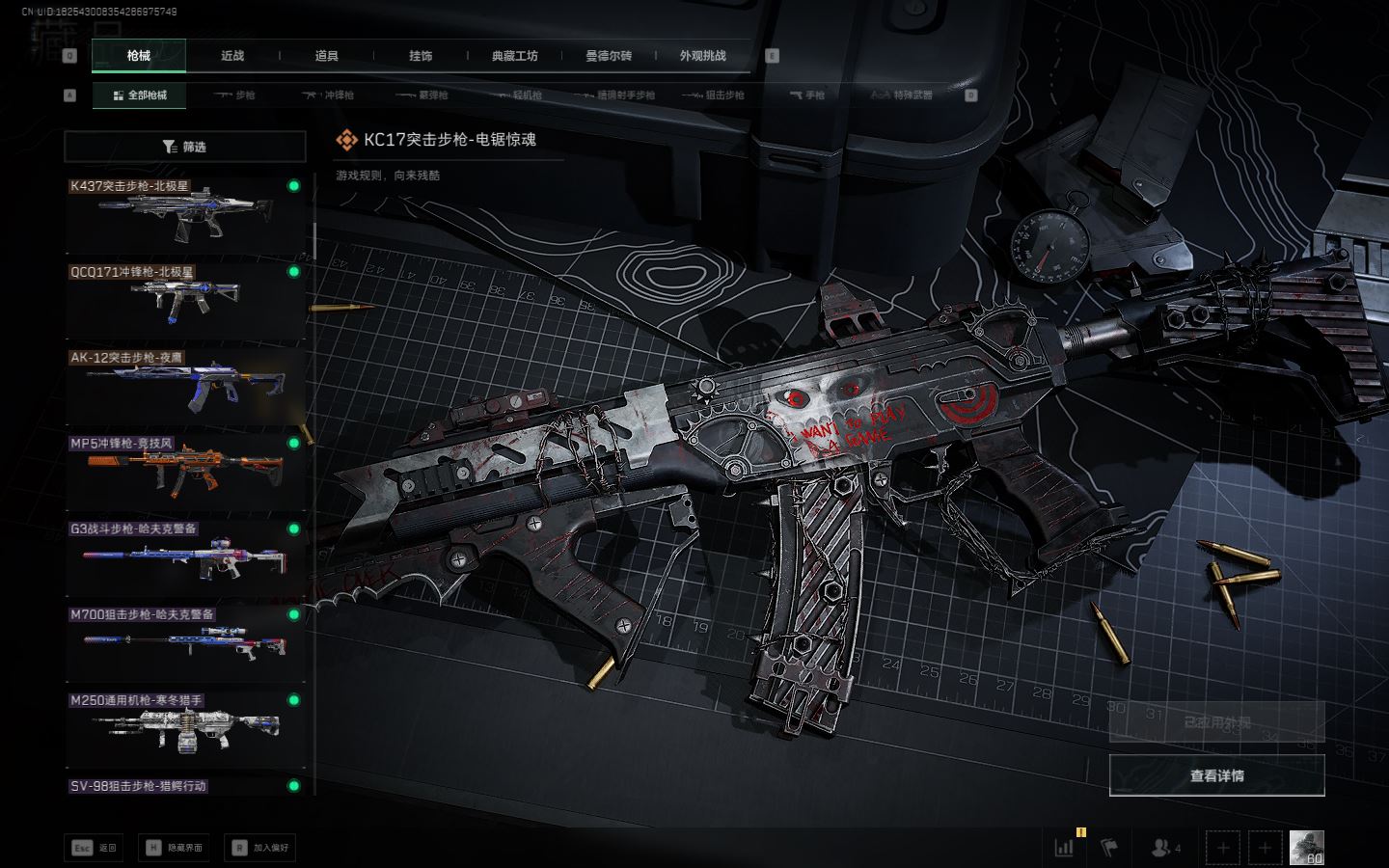Filter by 手枪 pistol category

807,95
